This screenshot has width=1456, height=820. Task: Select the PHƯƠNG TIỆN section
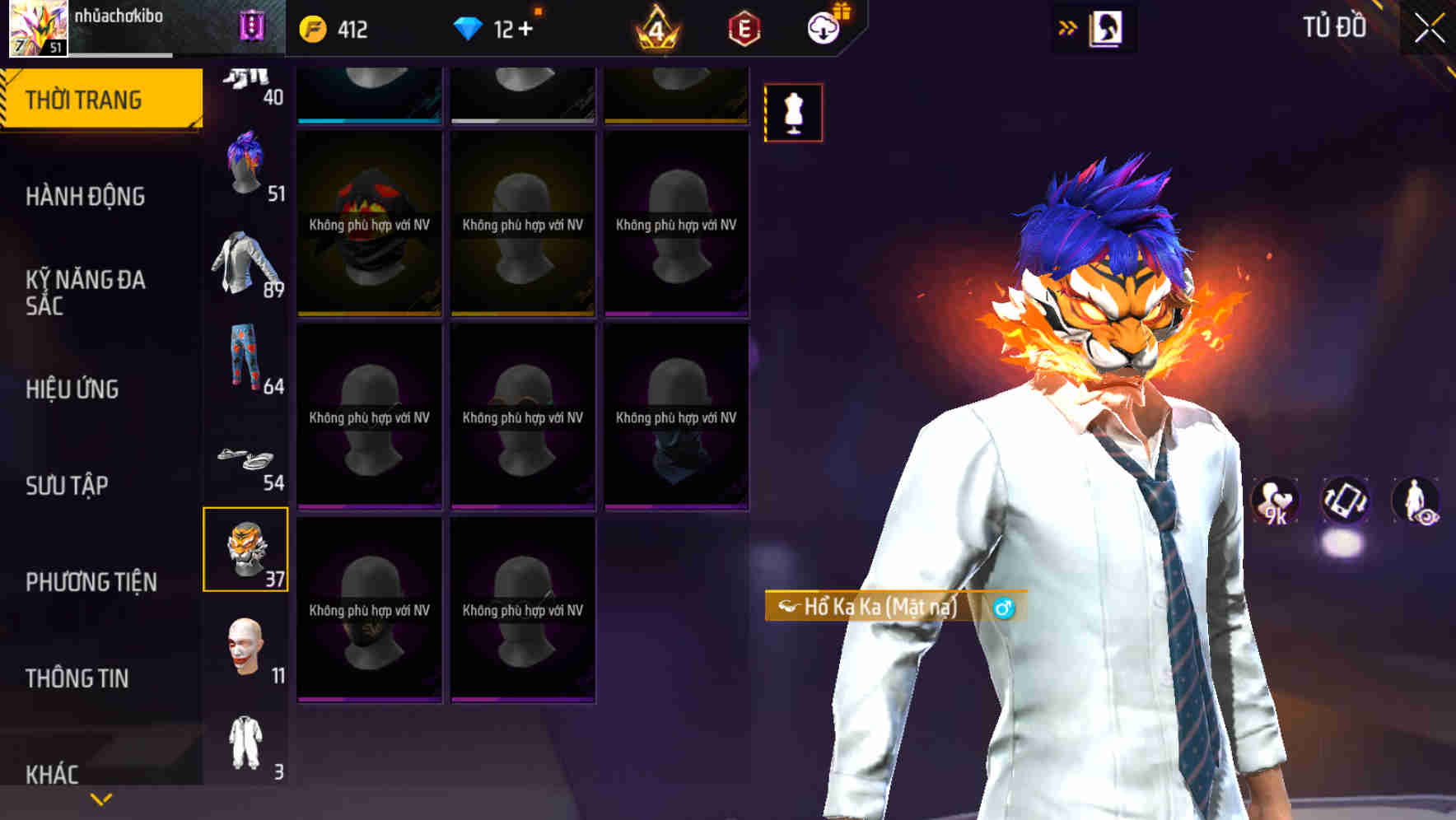(x=91, y=581)
